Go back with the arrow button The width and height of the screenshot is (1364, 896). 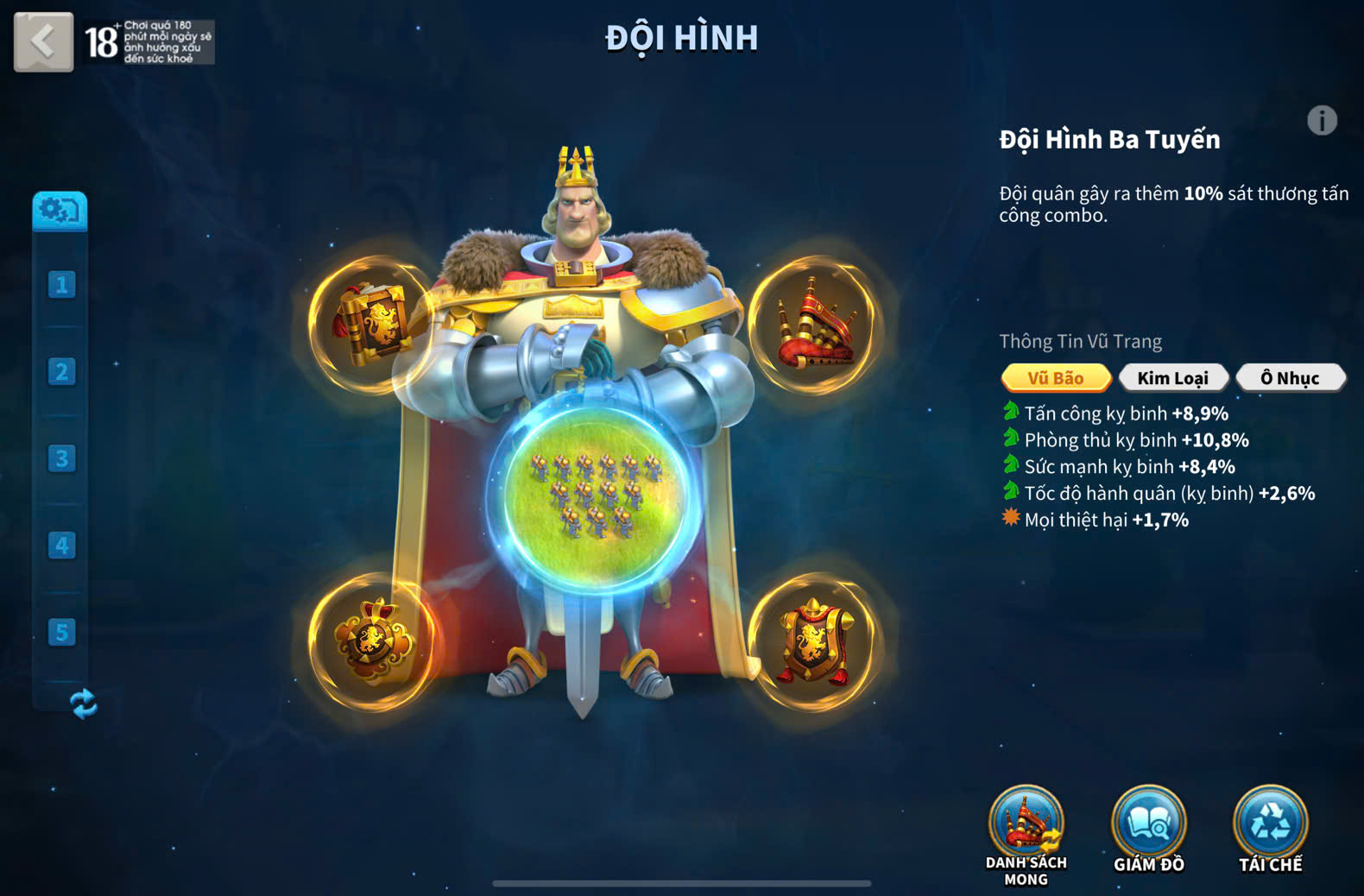[43, 41]
